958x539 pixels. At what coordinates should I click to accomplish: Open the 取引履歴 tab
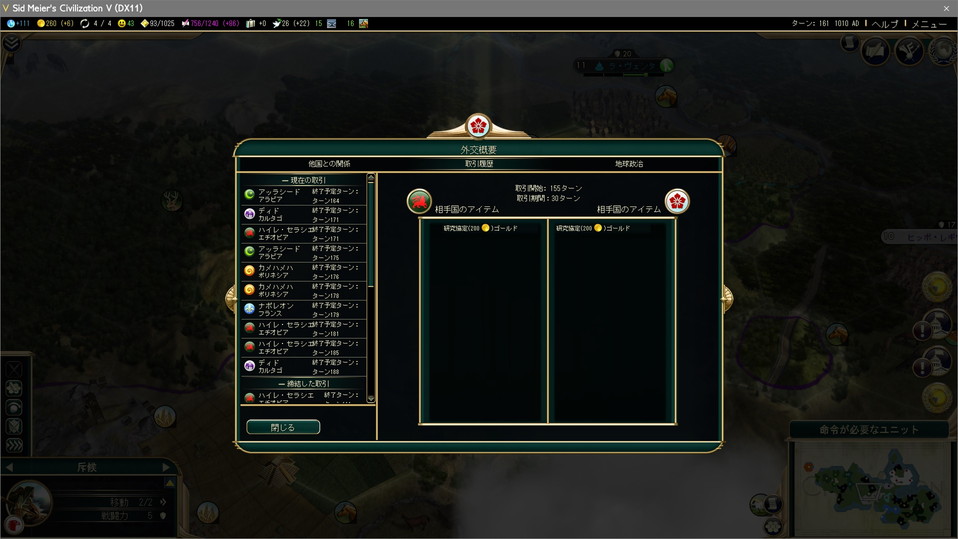[x=478, y=163]
